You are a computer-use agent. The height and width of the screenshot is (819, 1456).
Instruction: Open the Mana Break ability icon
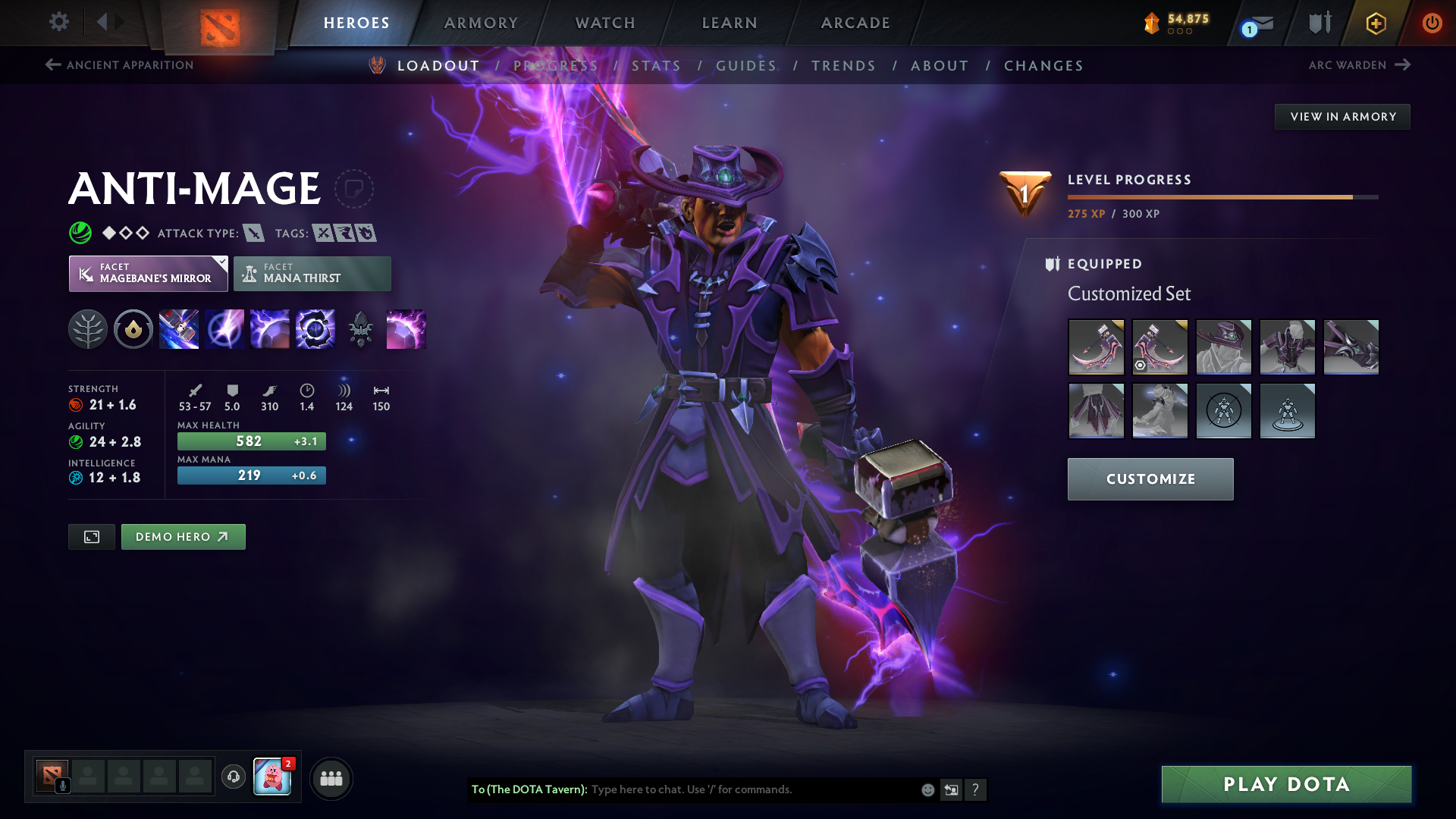coord(179,329)
